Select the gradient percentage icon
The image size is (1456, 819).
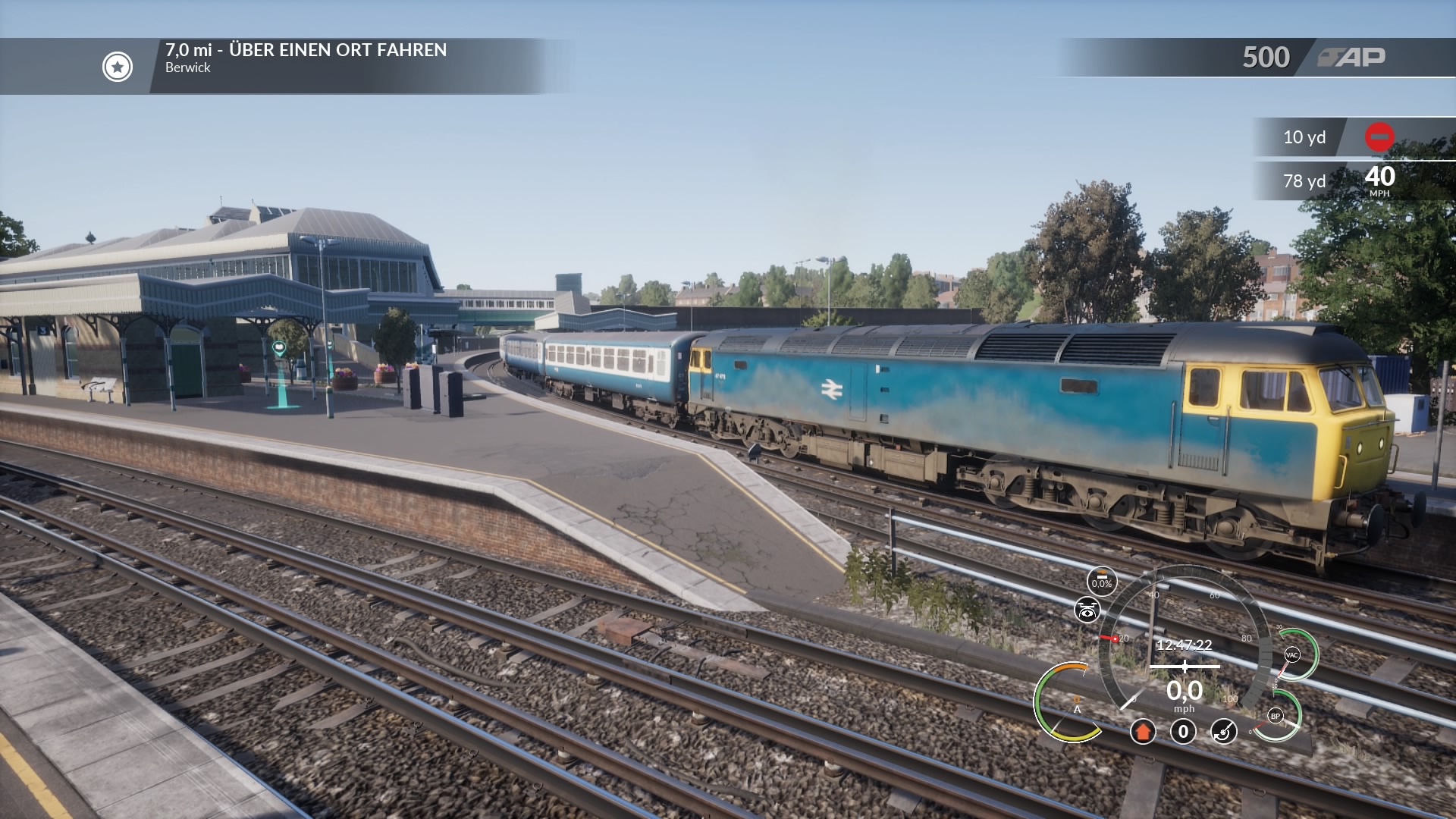(x=1102, y=581)
